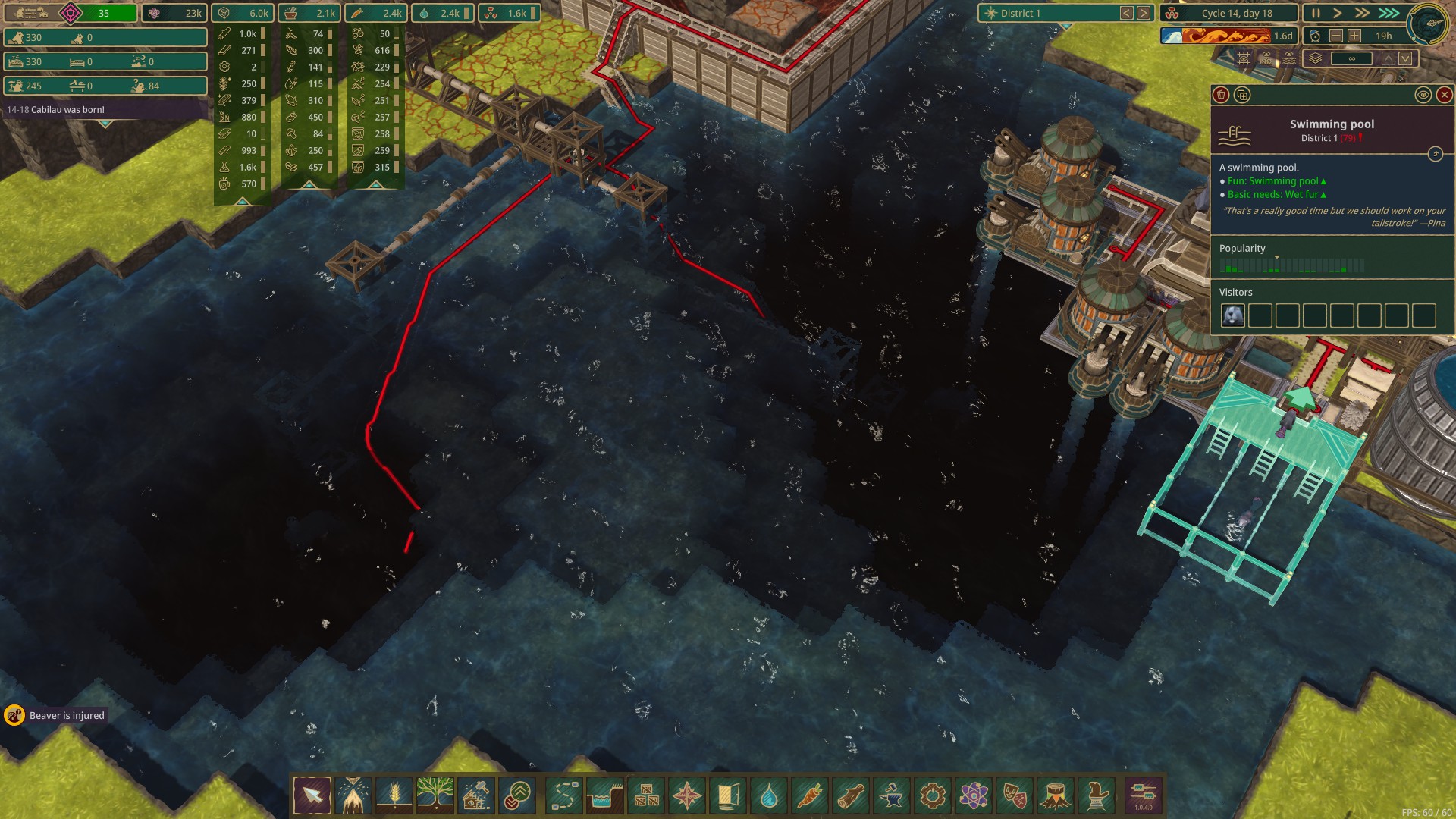This screenshot has width=1456, height=819.
Task: Open the tree planting tool
Action: coord(435,795)
